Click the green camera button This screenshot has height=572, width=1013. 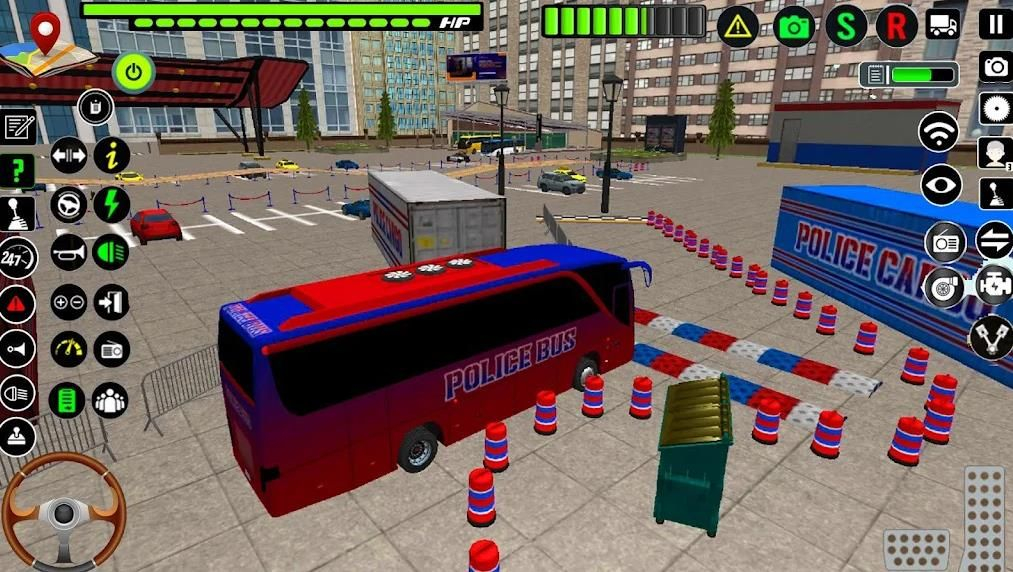(x=794, y=26)
